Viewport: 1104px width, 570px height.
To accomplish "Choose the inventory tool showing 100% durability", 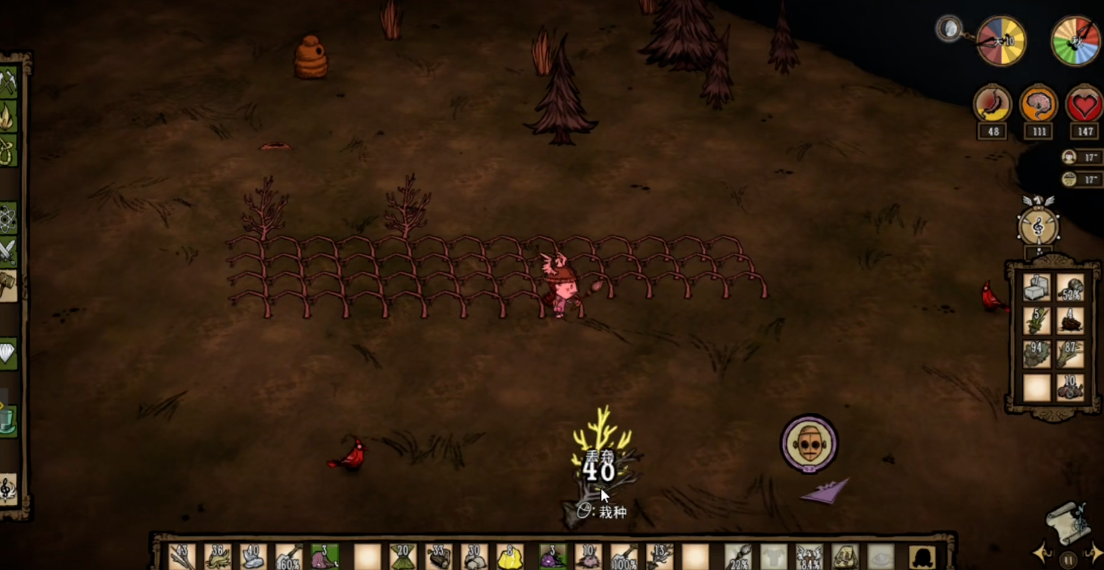I will [623, 556].
